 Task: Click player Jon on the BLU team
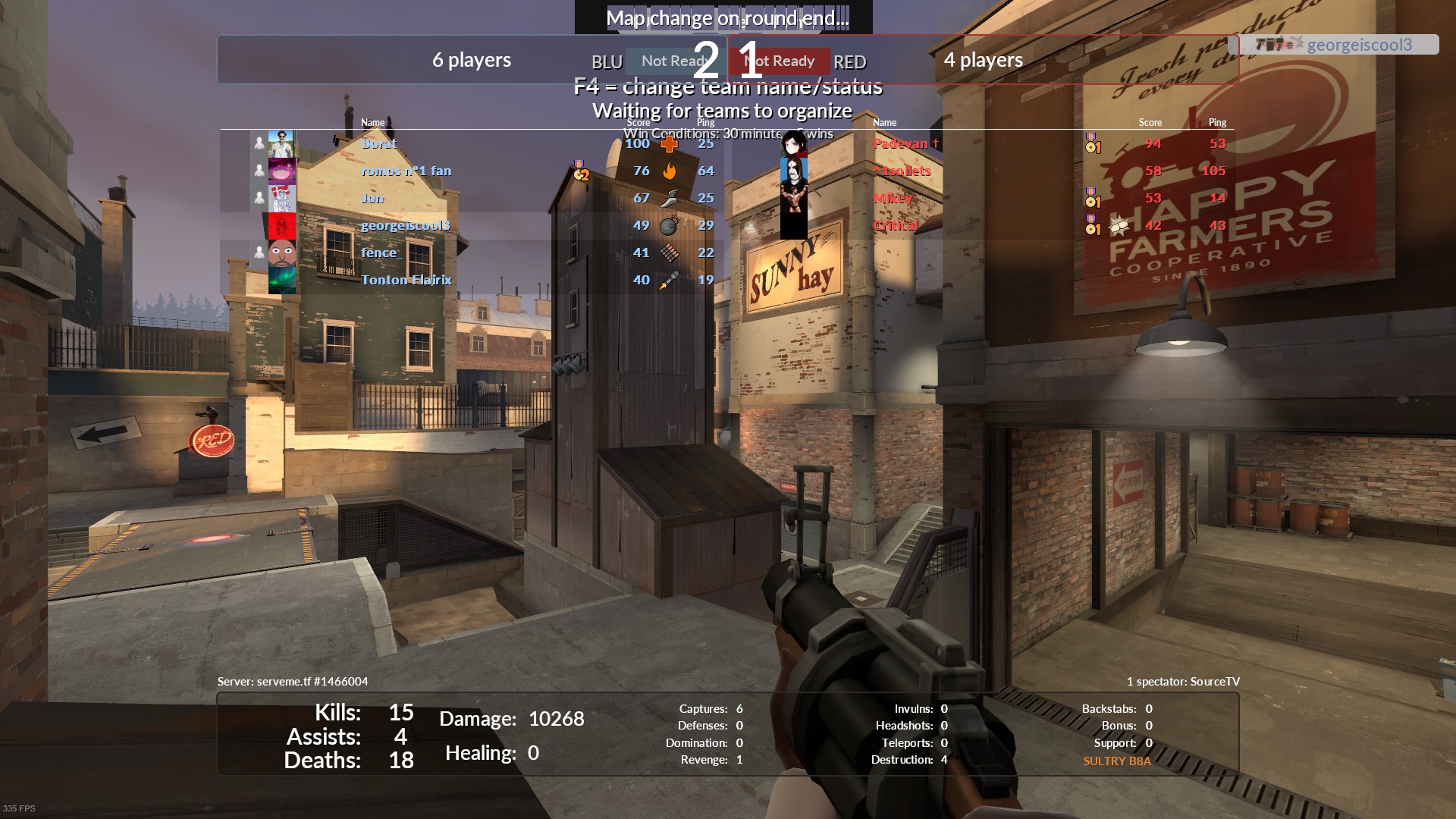[x=372, y=198]
